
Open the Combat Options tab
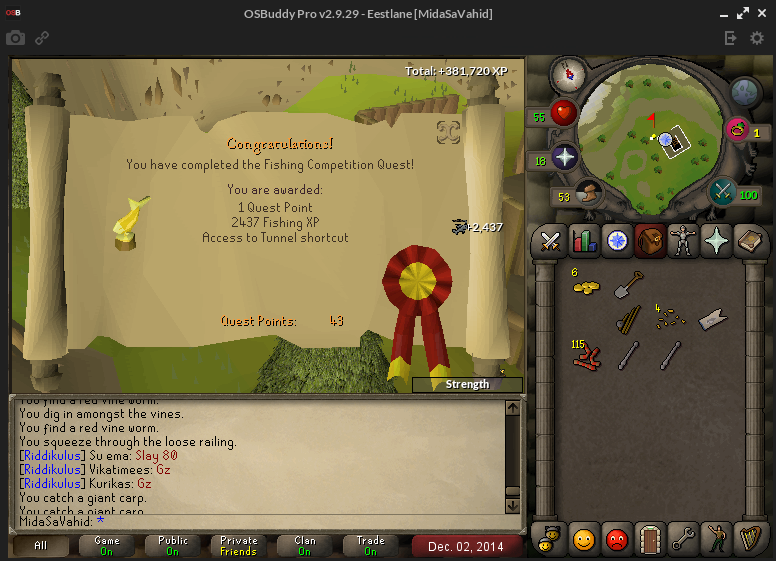pos(549,241)
